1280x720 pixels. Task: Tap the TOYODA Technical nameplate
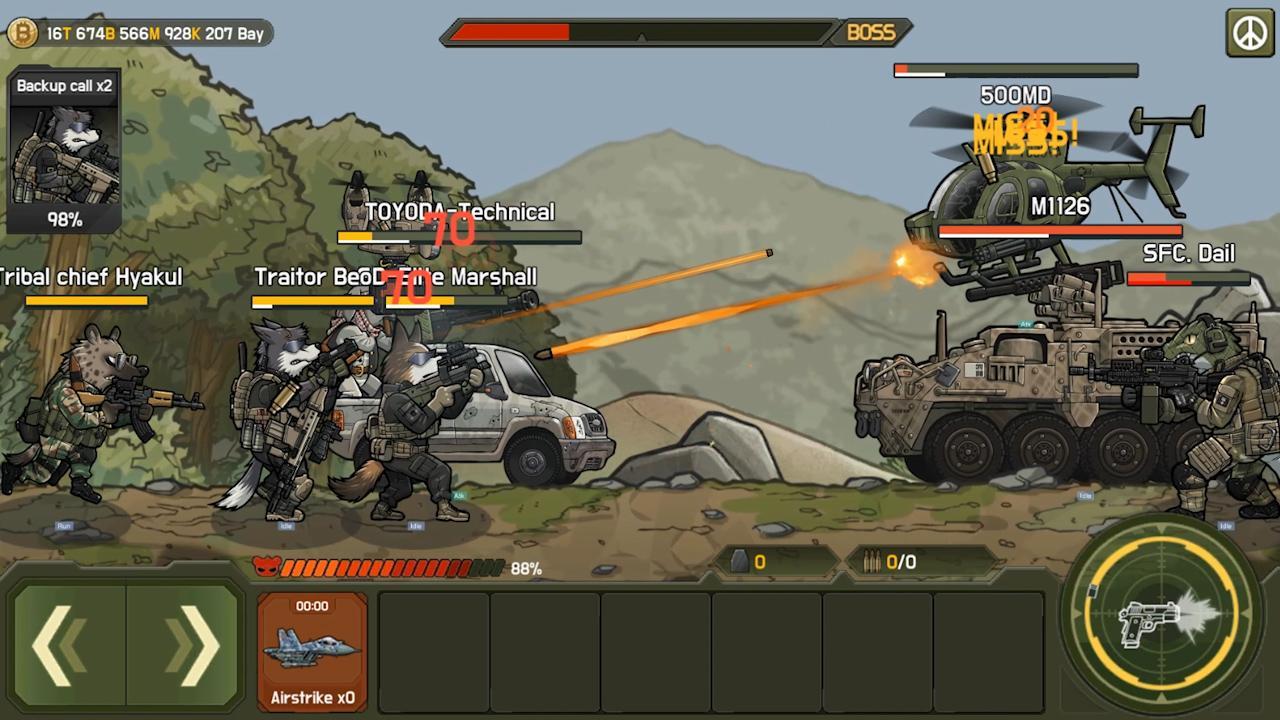(460, 212)
